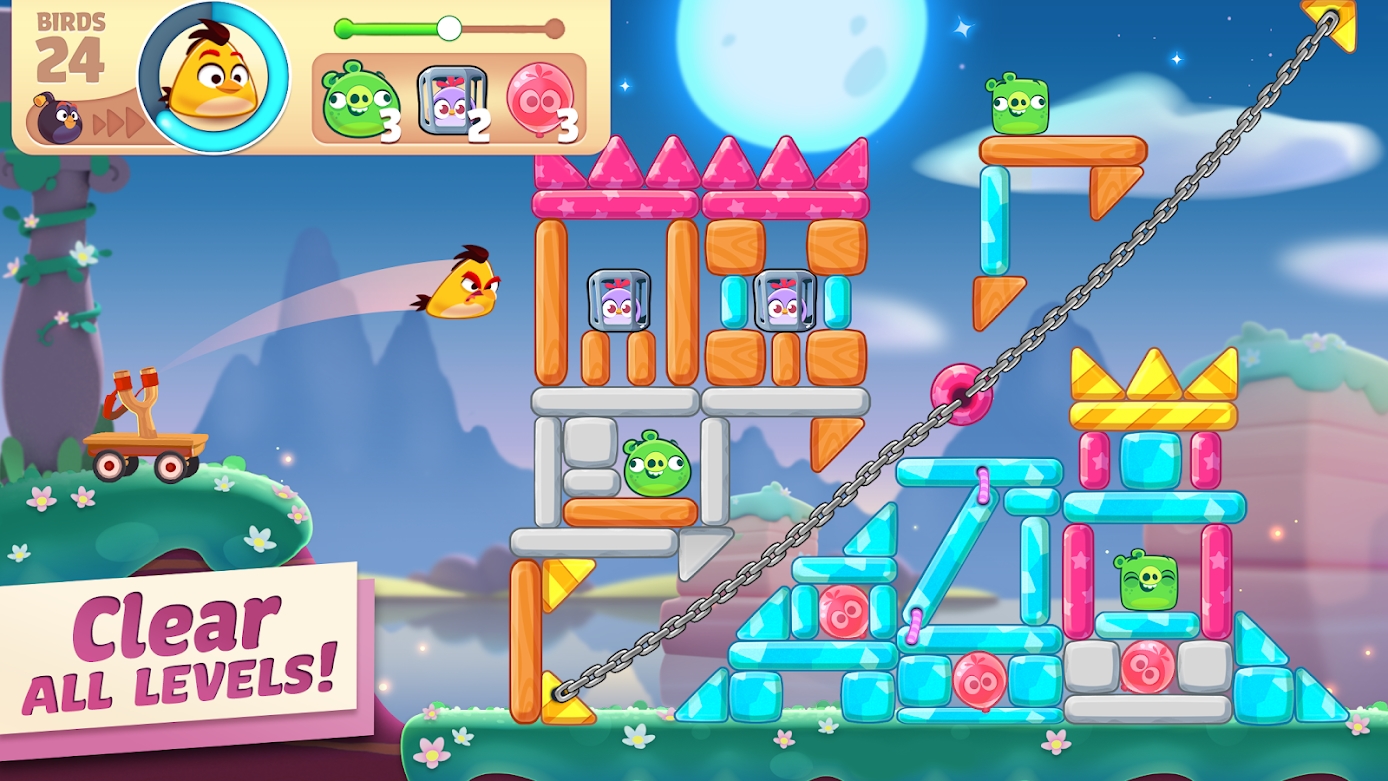
Task: Tap the black bomb bird next-in-queue icon
Action: point(57,120)
